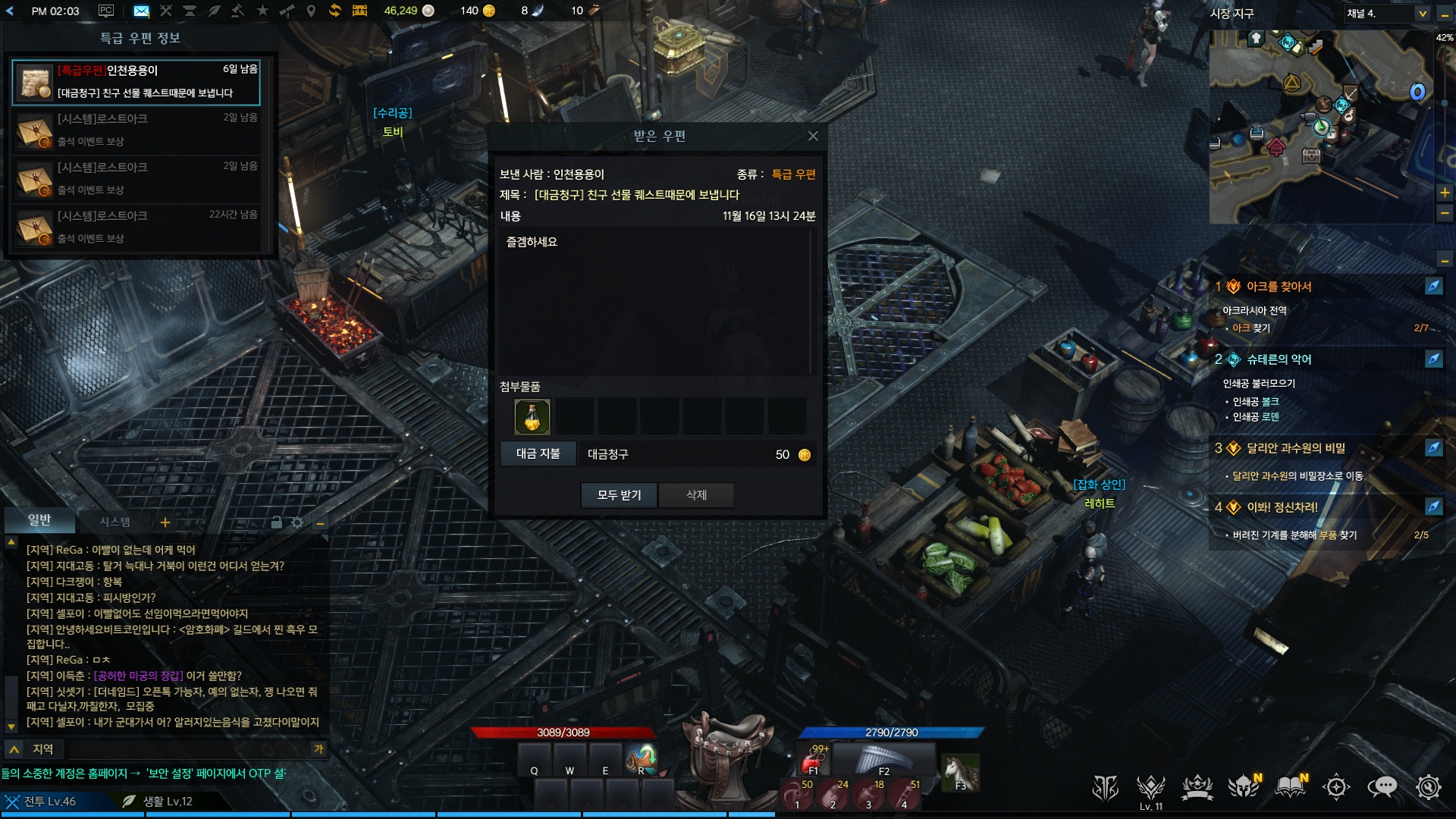1456x819 pixels.
Task: Select the attached yellow potion item
Action: [532, 417]
